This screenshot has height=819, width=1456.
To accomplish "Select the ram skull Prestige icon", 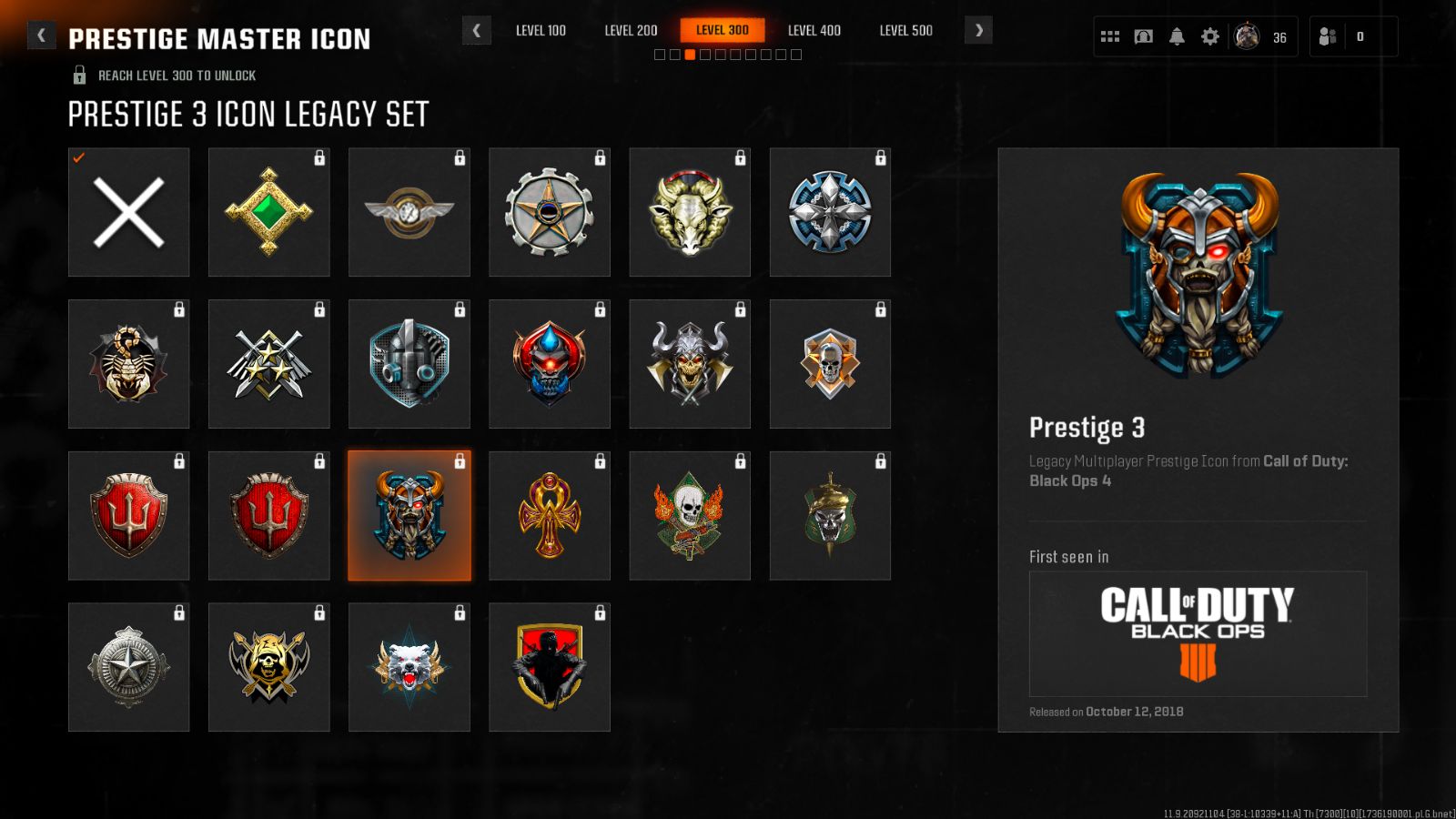I will (689, 211).
